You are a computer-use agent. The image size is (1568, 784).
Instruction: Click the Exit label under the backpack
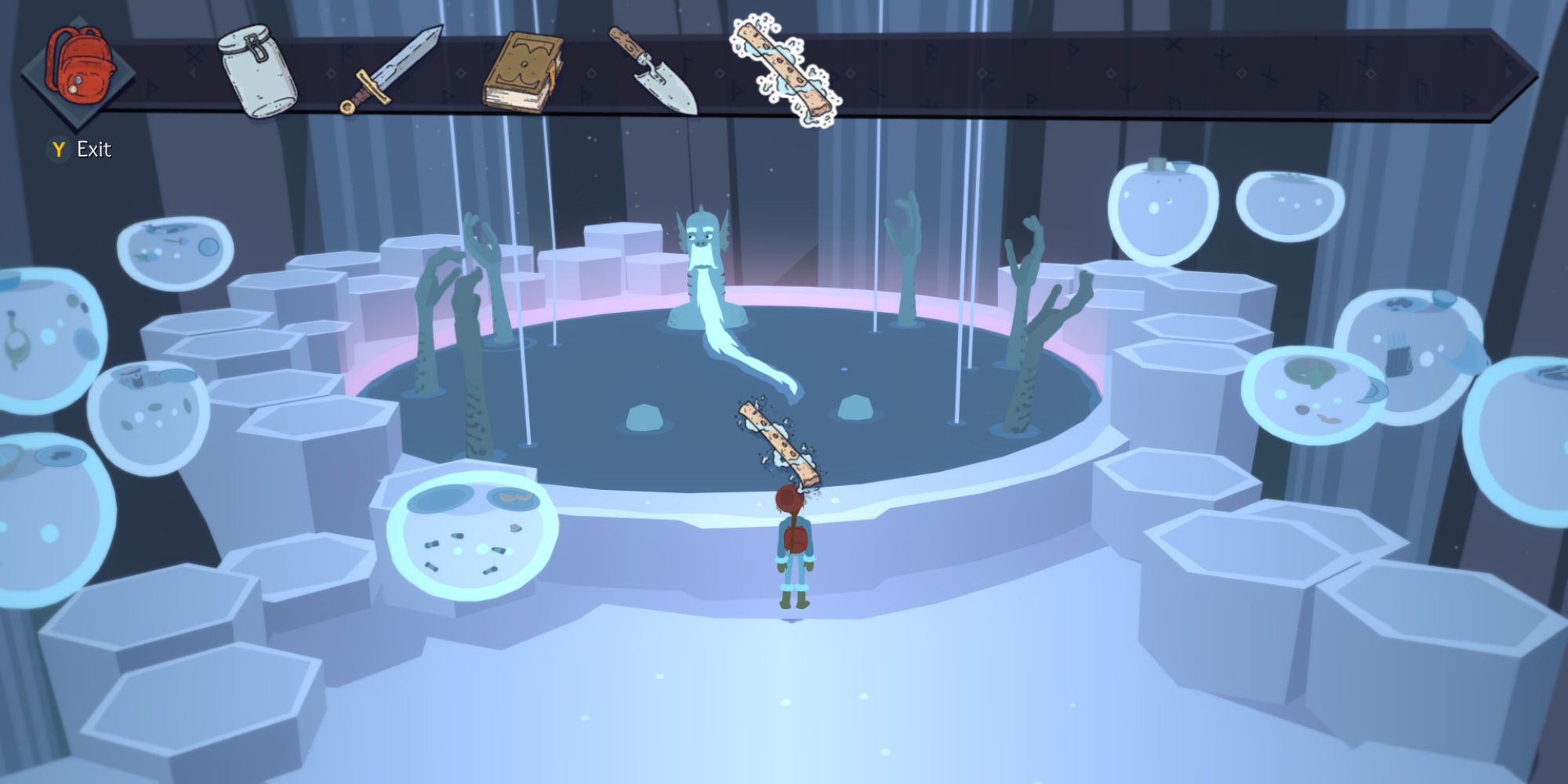(x=94, y=146)
